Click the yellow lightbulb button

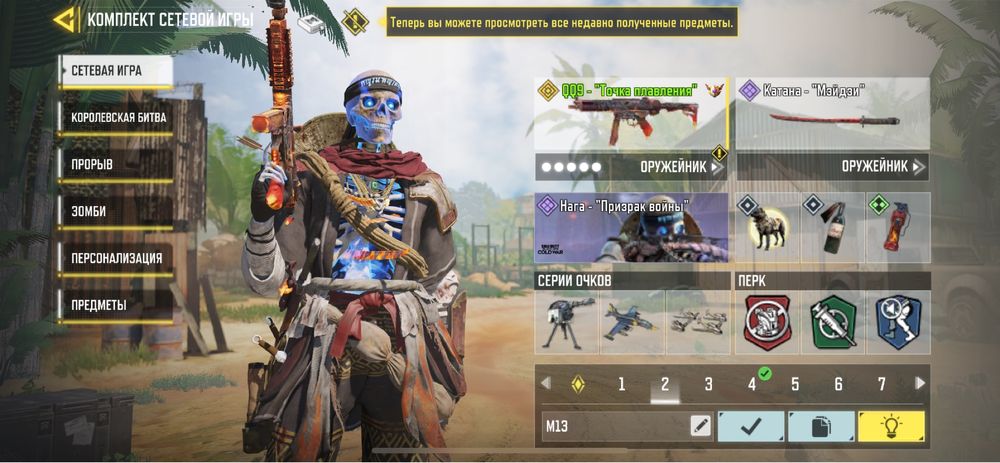[x=890, y=427]
